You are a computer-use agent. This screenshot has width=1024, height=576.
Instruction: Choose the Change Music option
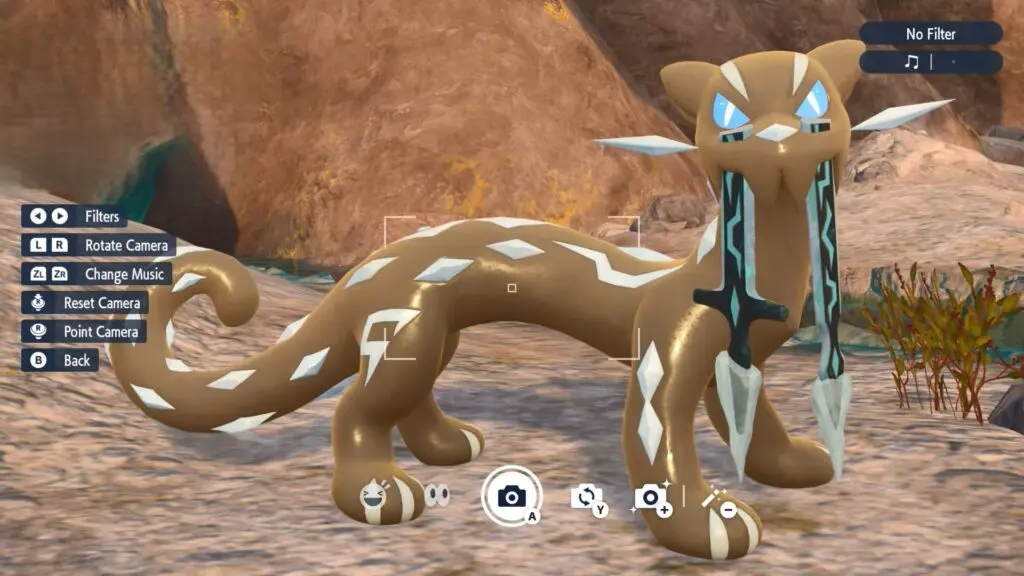[97, 274]
